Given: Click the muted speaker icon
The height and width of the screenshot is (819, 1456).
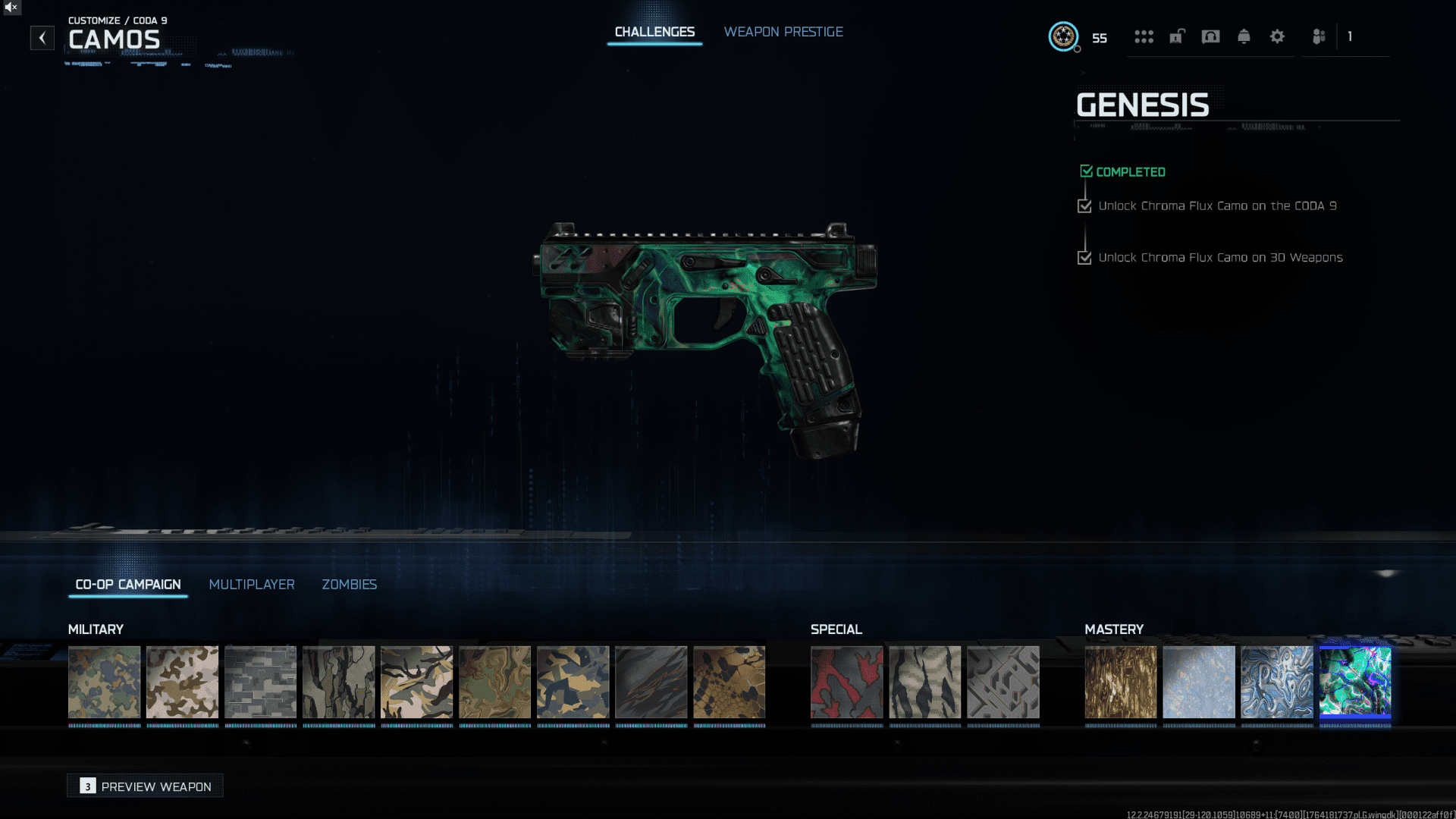Looking at the screenshot, I should pos(11,8).
